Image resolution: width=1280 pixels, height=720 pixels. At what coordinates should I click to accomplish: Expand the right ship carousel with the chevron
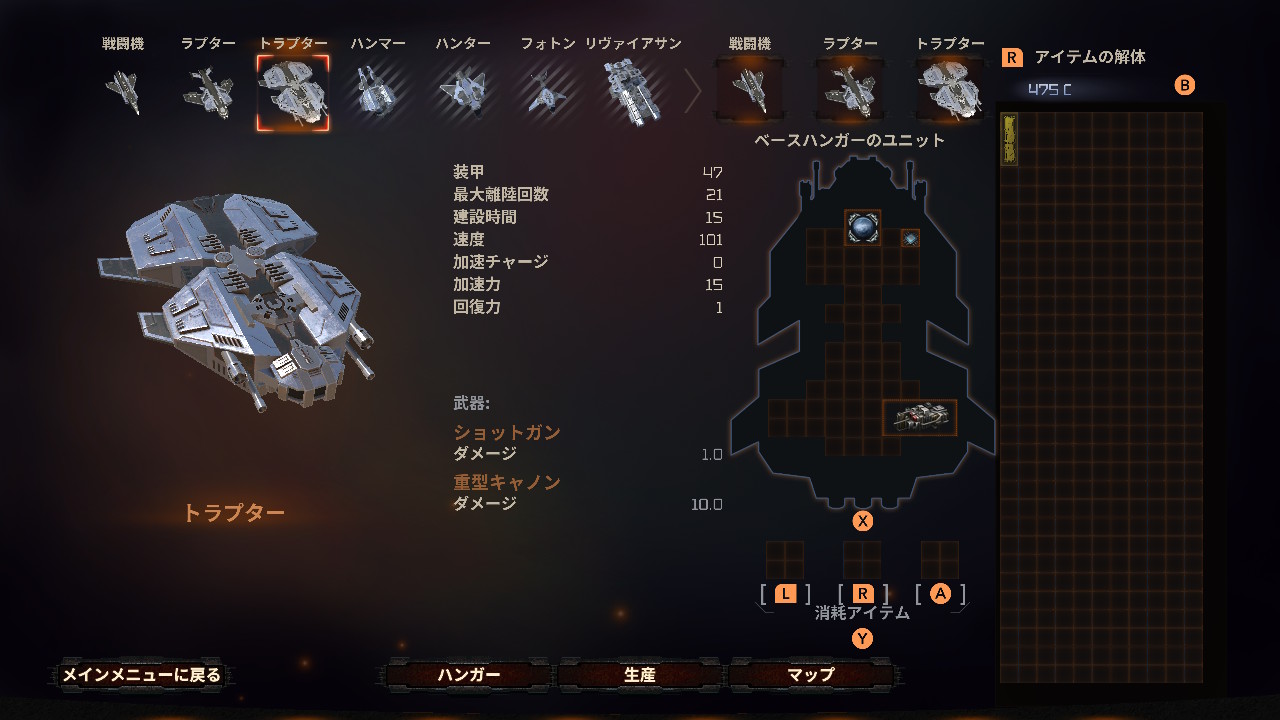tap(692, 90)
